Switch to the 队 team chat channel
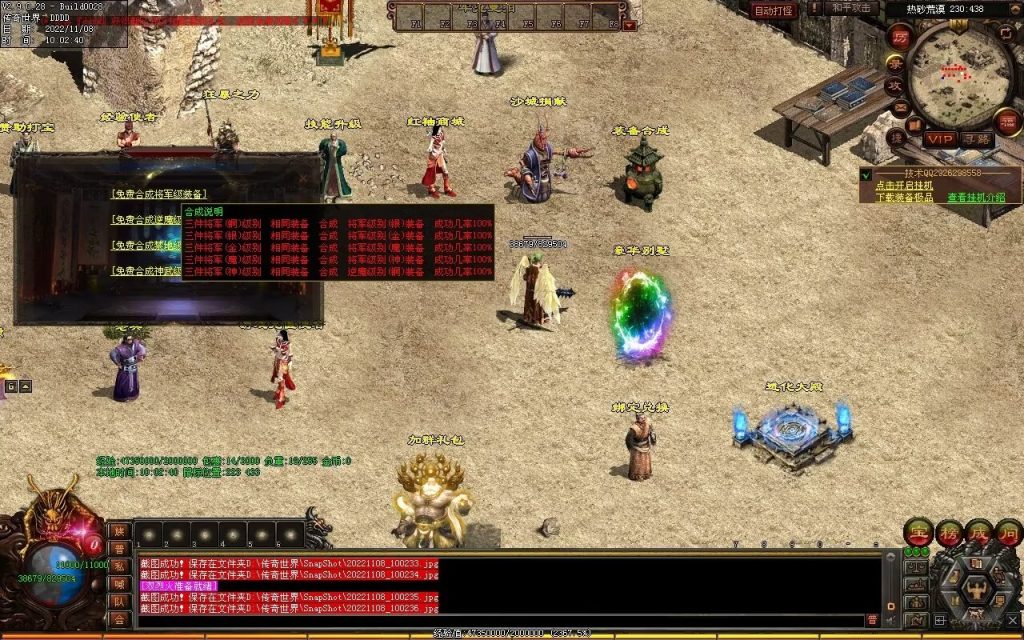The height and width of the screenshot is (640, 1024). [119, 601]
